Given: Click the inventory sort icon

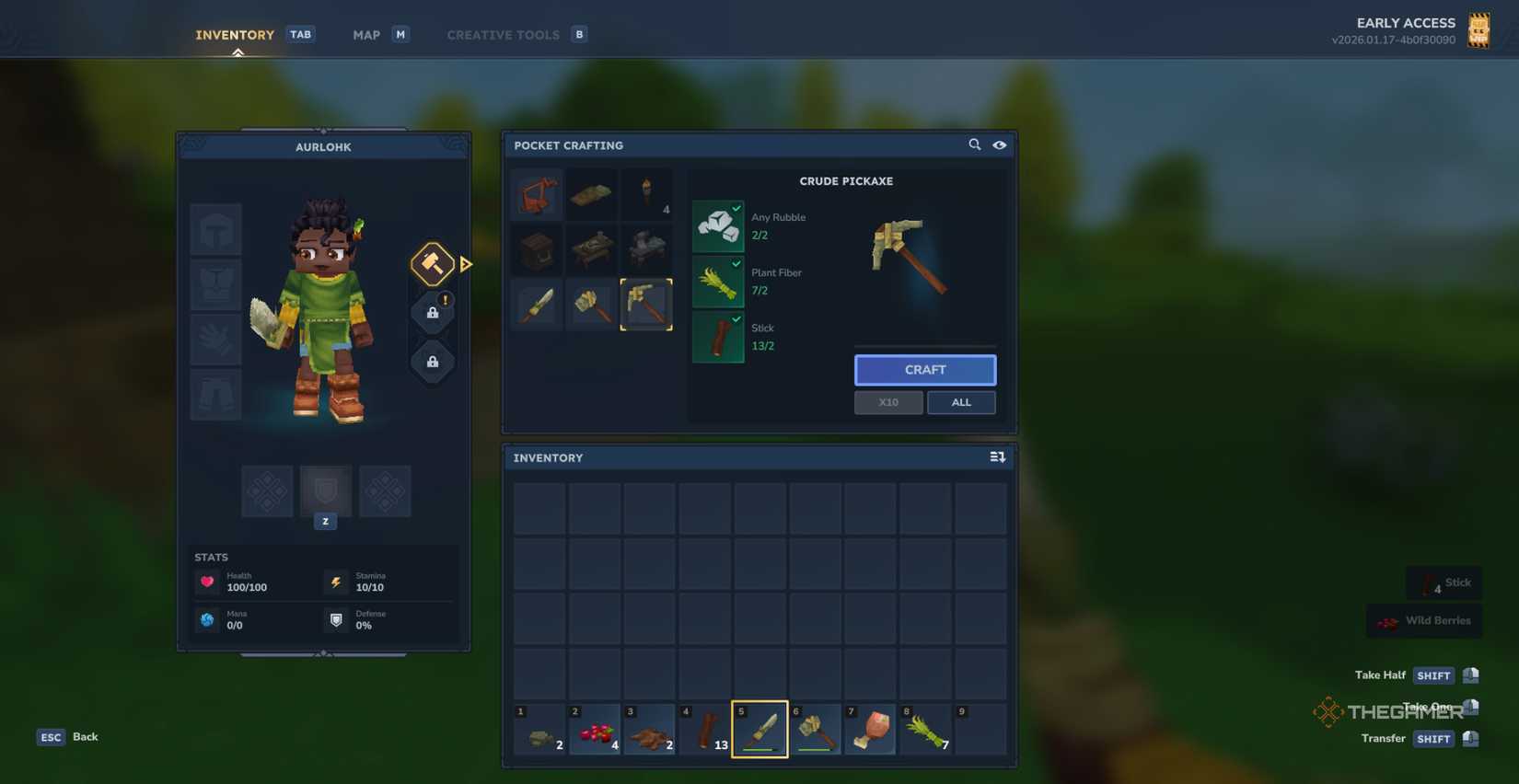Looking at the screenshot, I should coord(997,456).
